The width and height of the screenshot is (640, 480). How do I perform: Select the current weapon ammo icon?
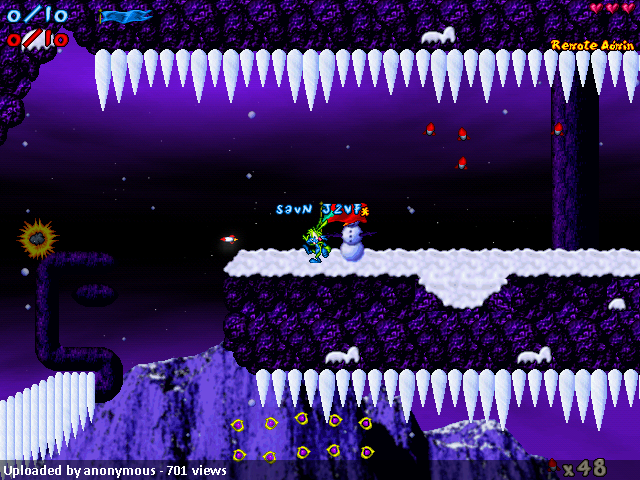coord(552,466)
